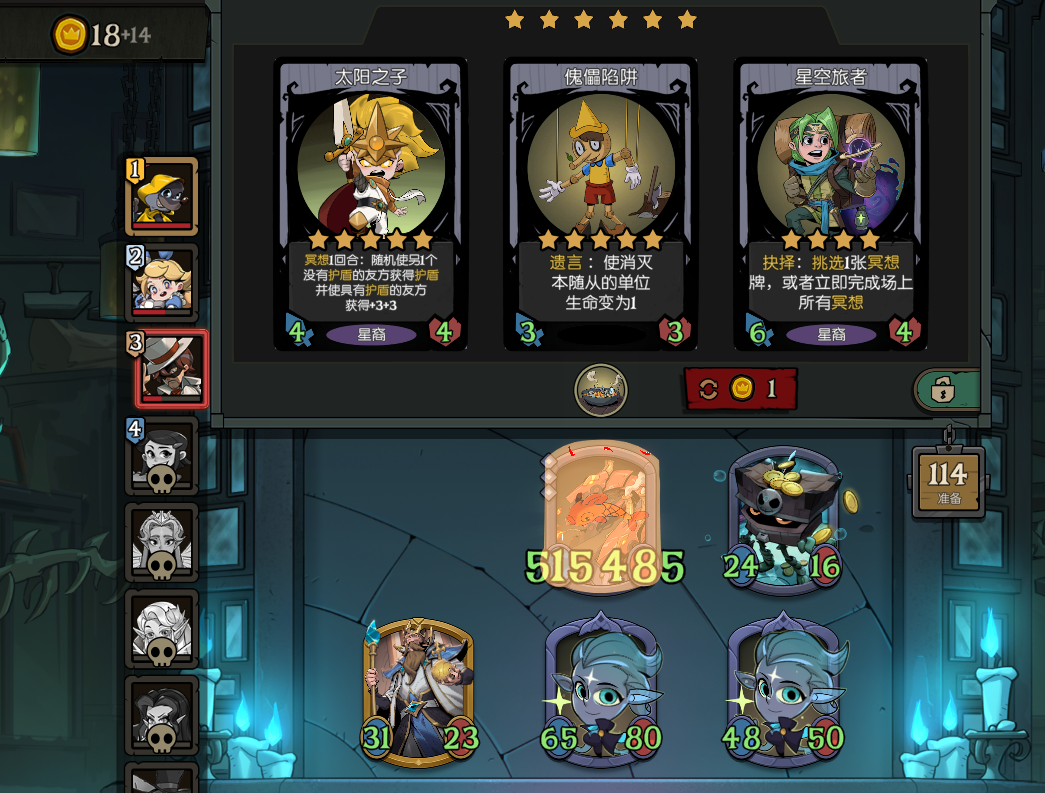Select the 傀儡陷阱 puppet card
Image resolution: width=1045 pixels, height=793 pixels.
[x=601, y=204]
